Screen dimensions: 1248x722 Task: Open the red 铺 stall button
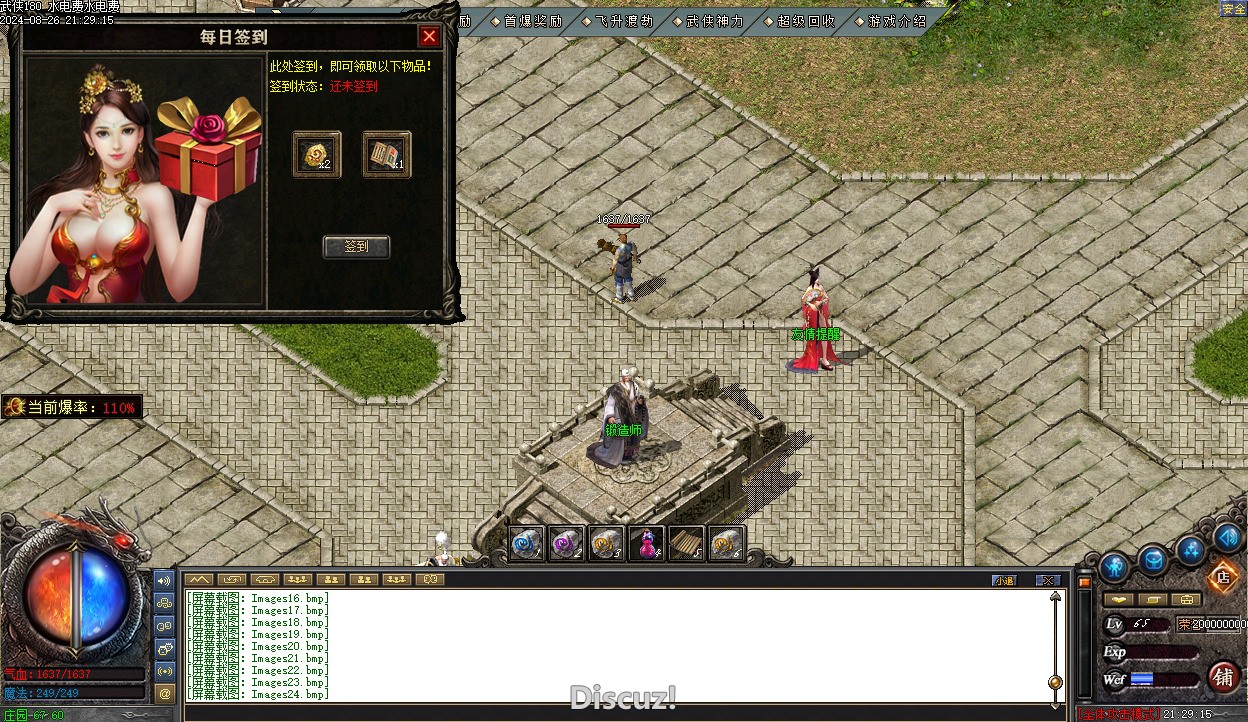click(x=1223, y=677)
